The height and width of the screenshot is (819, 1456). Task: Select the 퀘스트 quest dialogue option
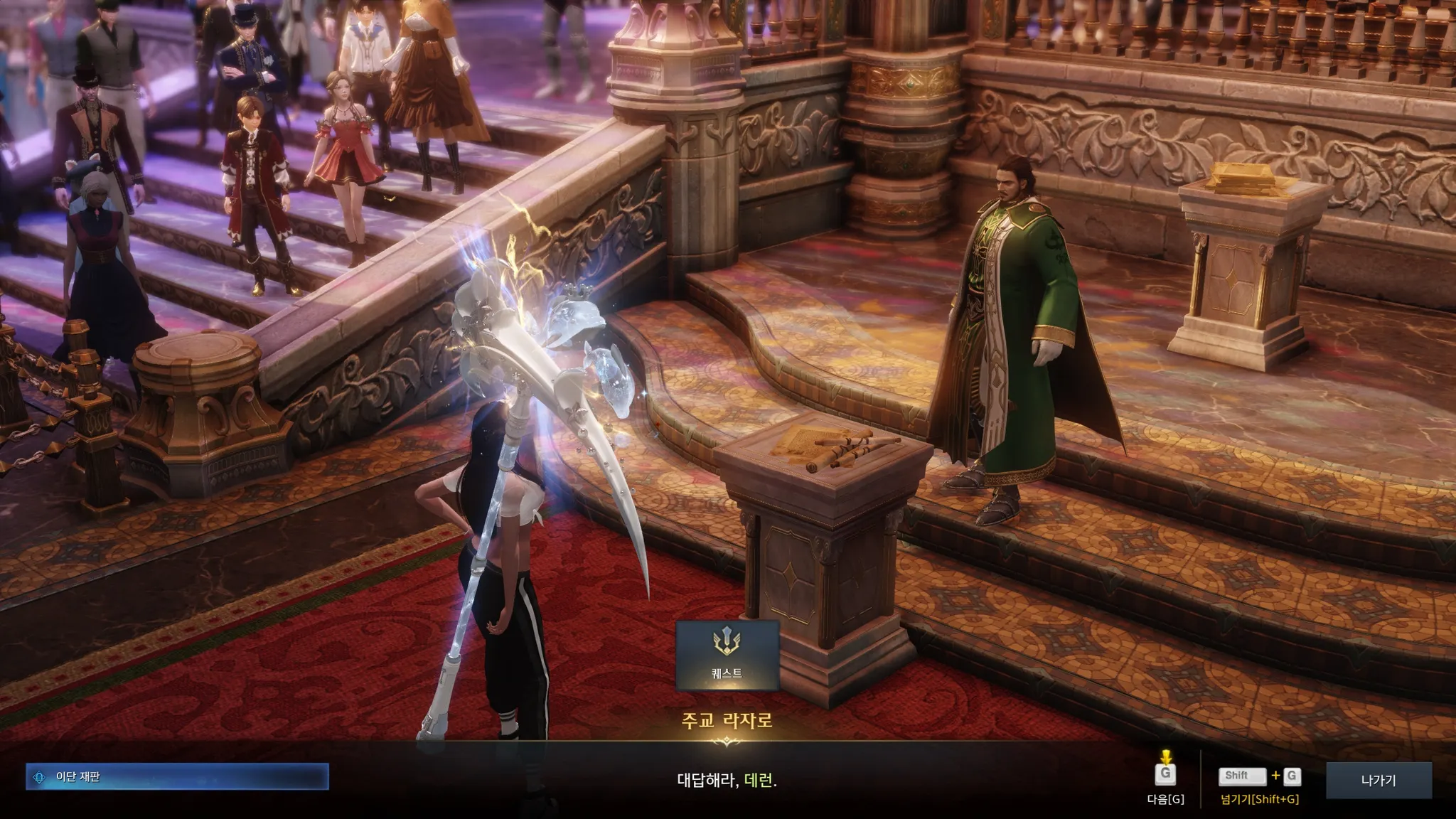coord(727,655)
